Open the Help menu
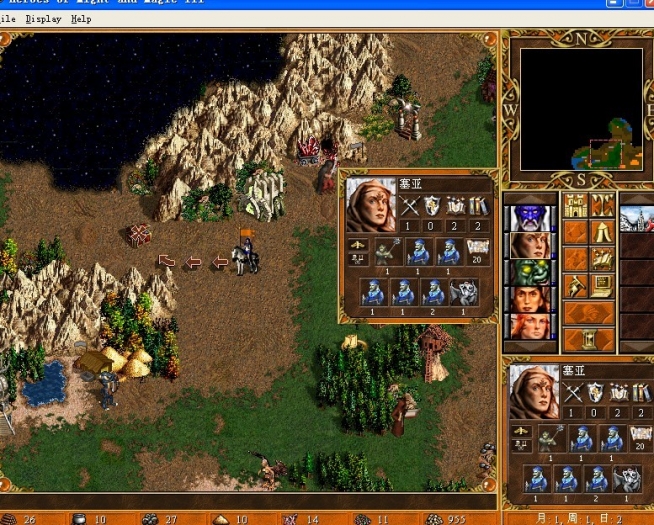 click(x=81, y=19)
